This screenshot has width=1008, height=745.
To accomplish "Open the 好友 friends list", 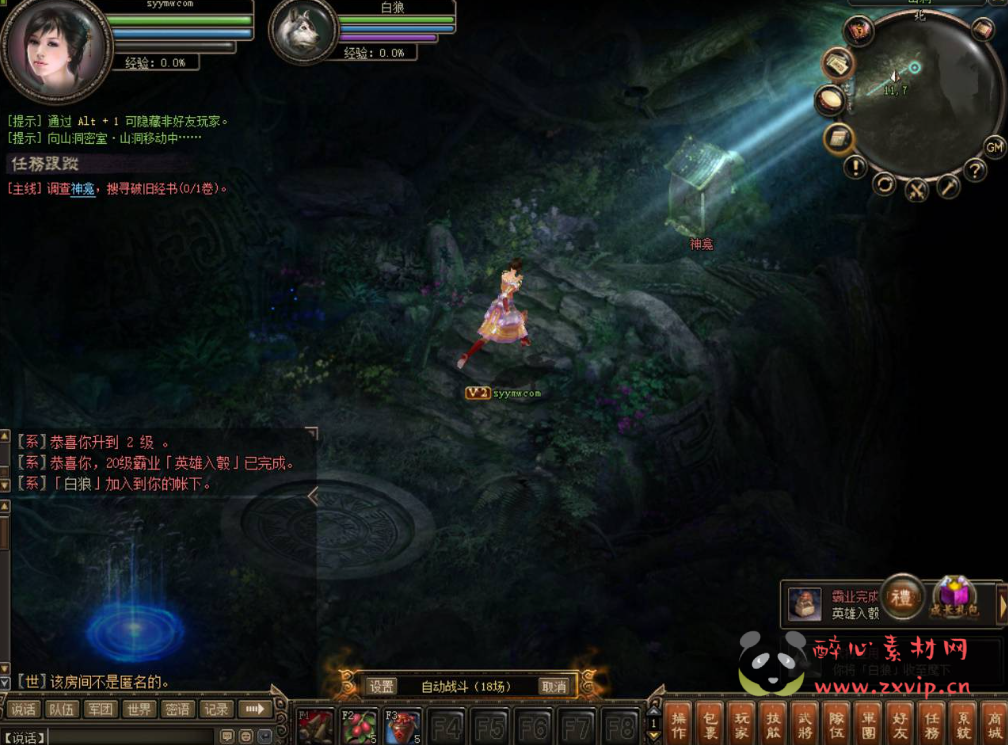I will point(899,725).
